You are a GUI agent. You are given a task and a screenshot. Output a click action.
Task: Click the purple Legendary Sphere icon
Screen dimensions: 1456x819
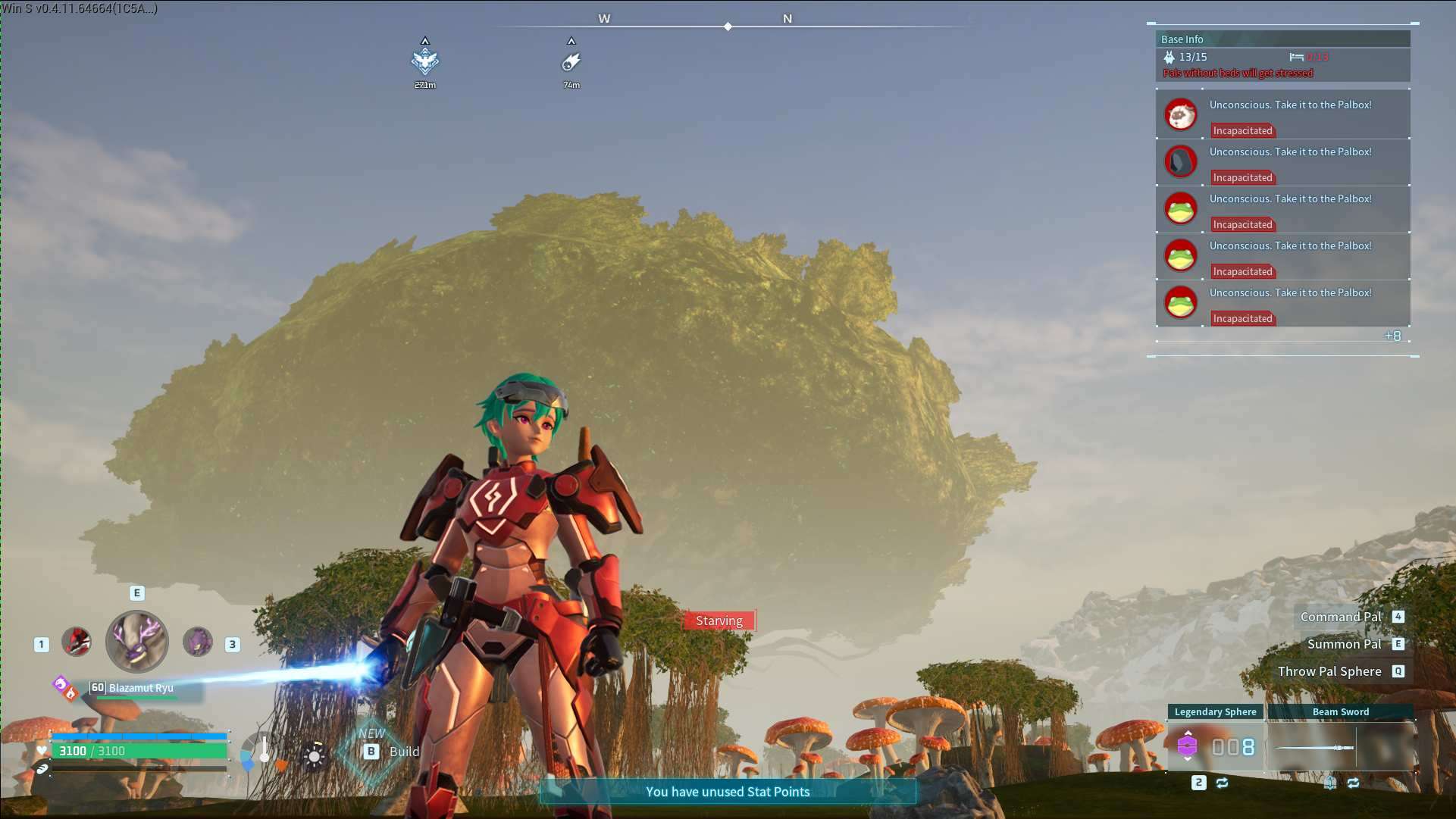[1186, 746]
